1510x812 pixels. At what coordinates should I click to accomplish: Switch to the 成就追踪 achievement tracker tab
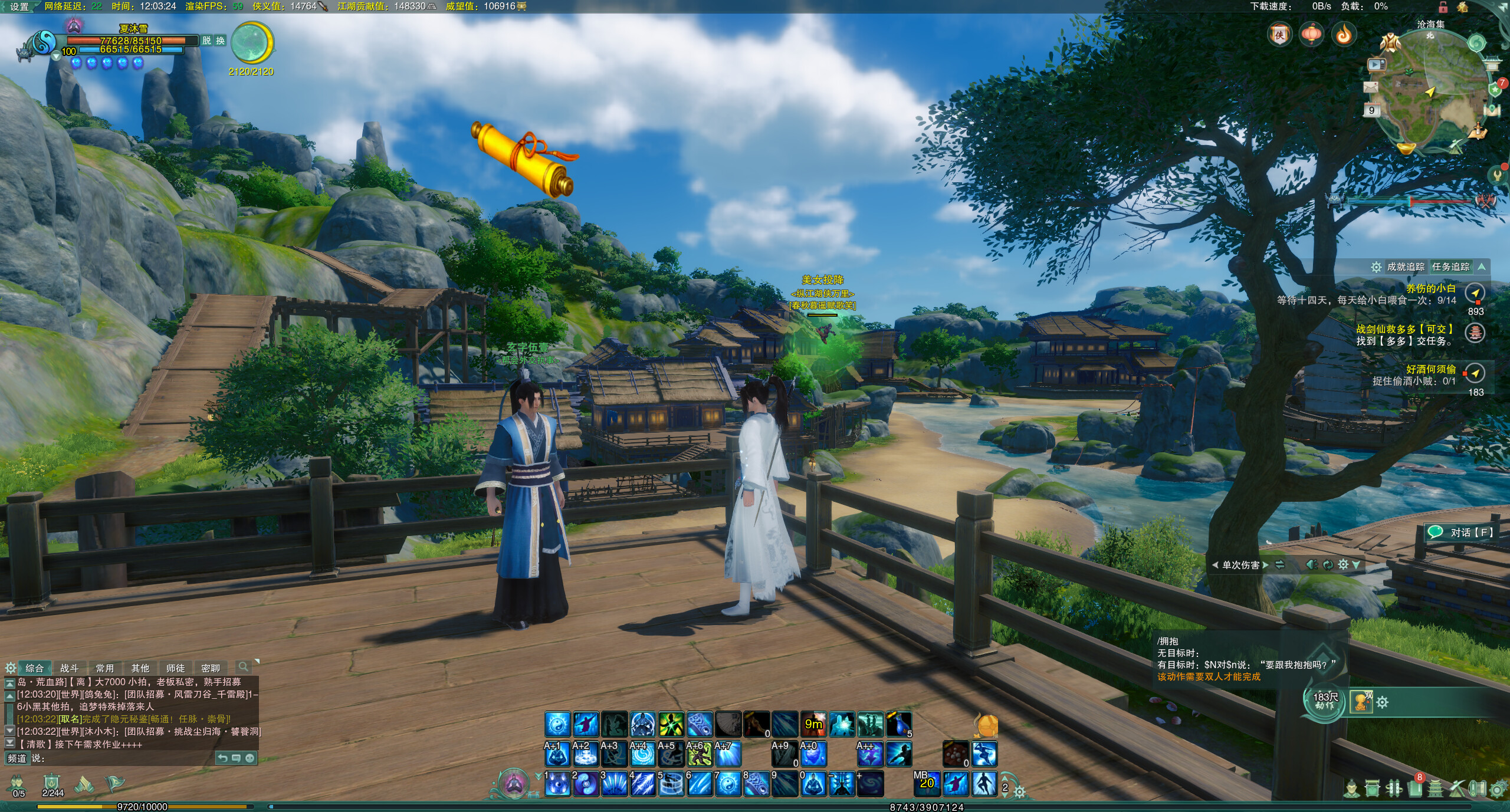click(x=1406, y=267)
